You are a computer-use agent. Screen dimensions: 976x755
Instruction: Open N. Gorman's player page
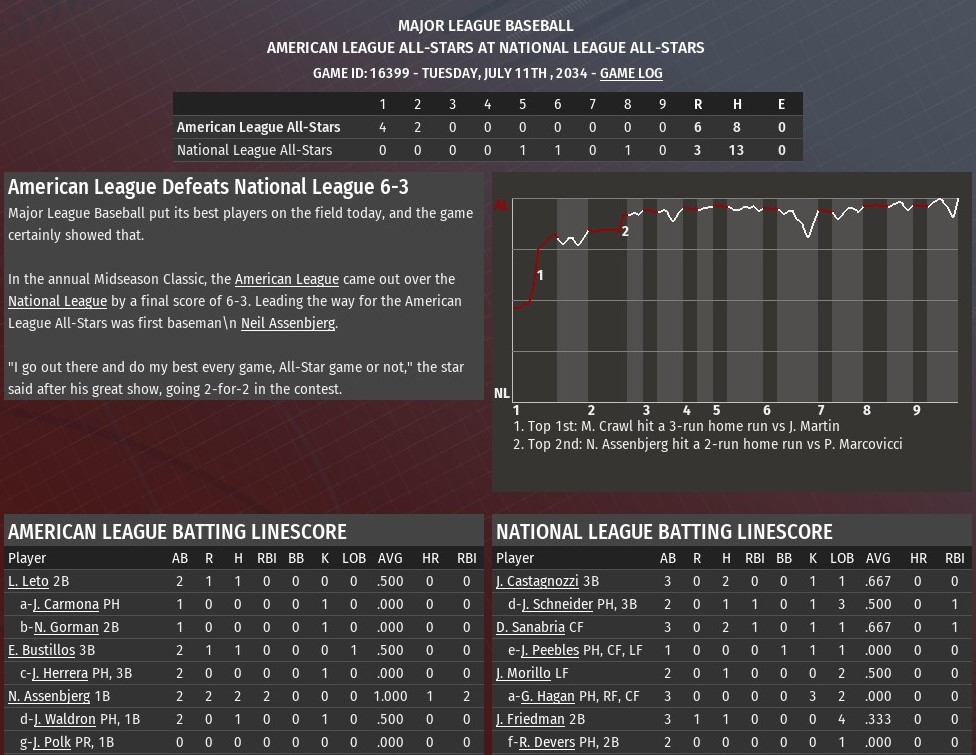[x=66, y=627]
